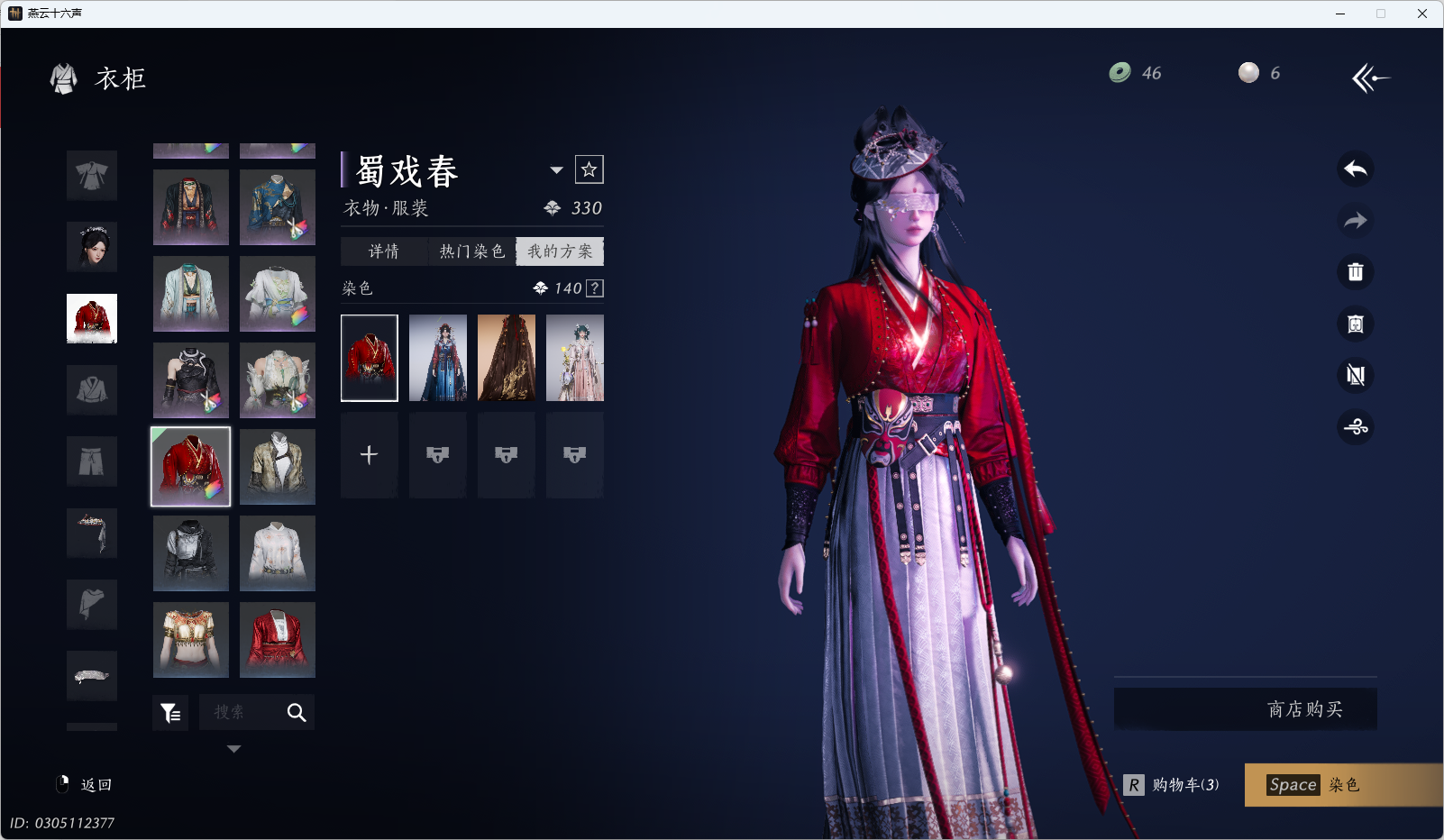Favorite the outfit with the star button

589,169
